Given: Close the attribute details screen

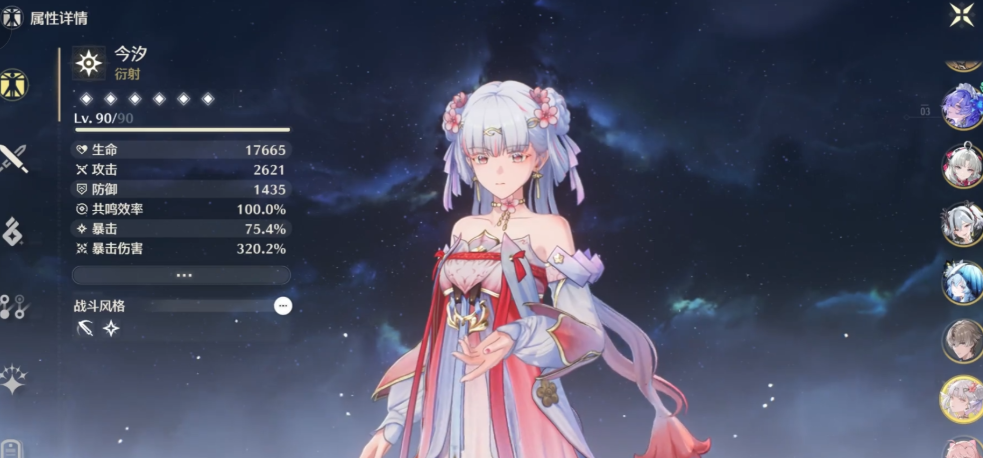Looking at the screenshot, I should pos(962,14).
